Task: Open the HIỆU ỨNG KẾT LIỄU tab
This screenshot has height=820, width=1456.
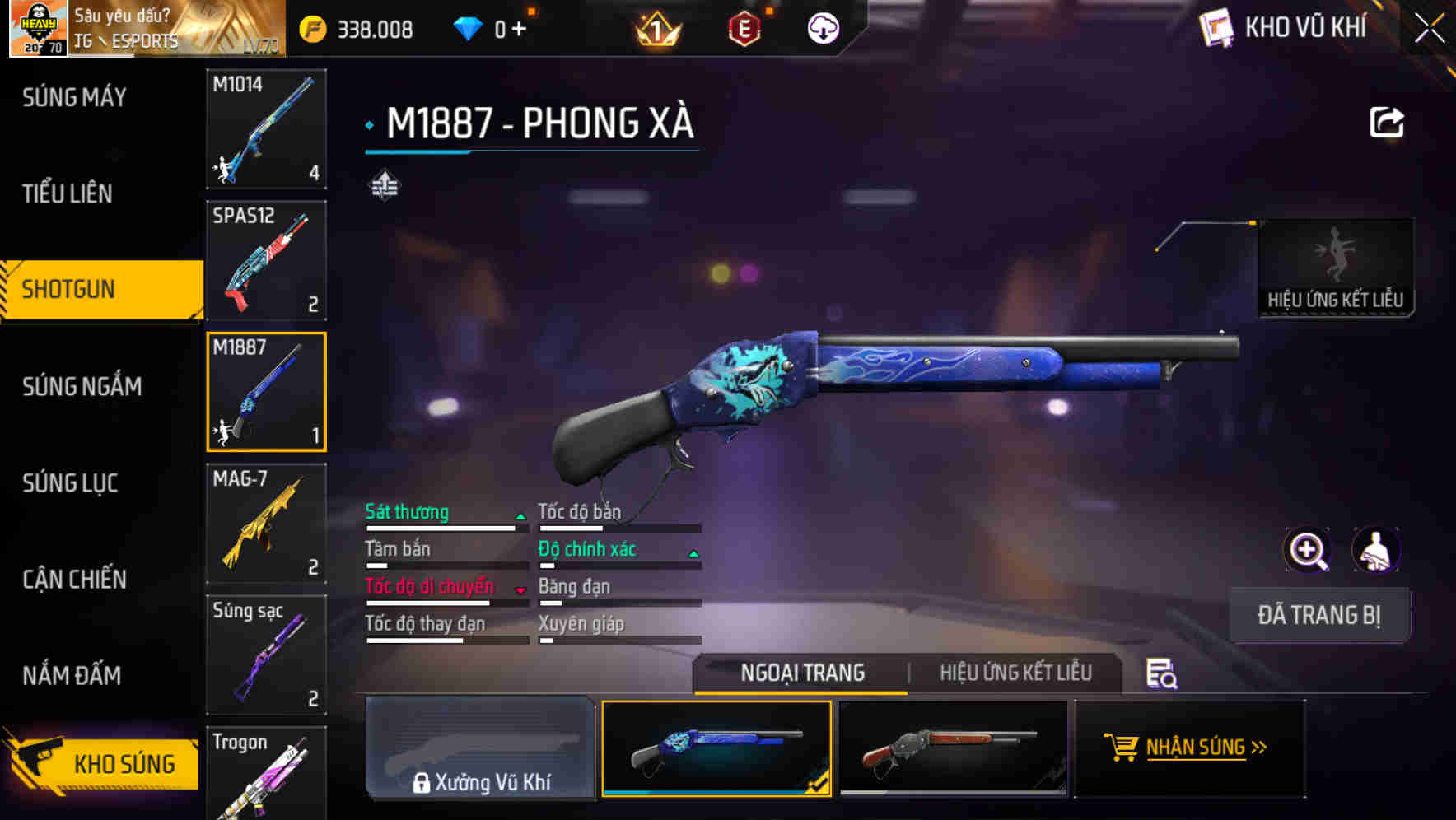Action: pos(1015,673)
